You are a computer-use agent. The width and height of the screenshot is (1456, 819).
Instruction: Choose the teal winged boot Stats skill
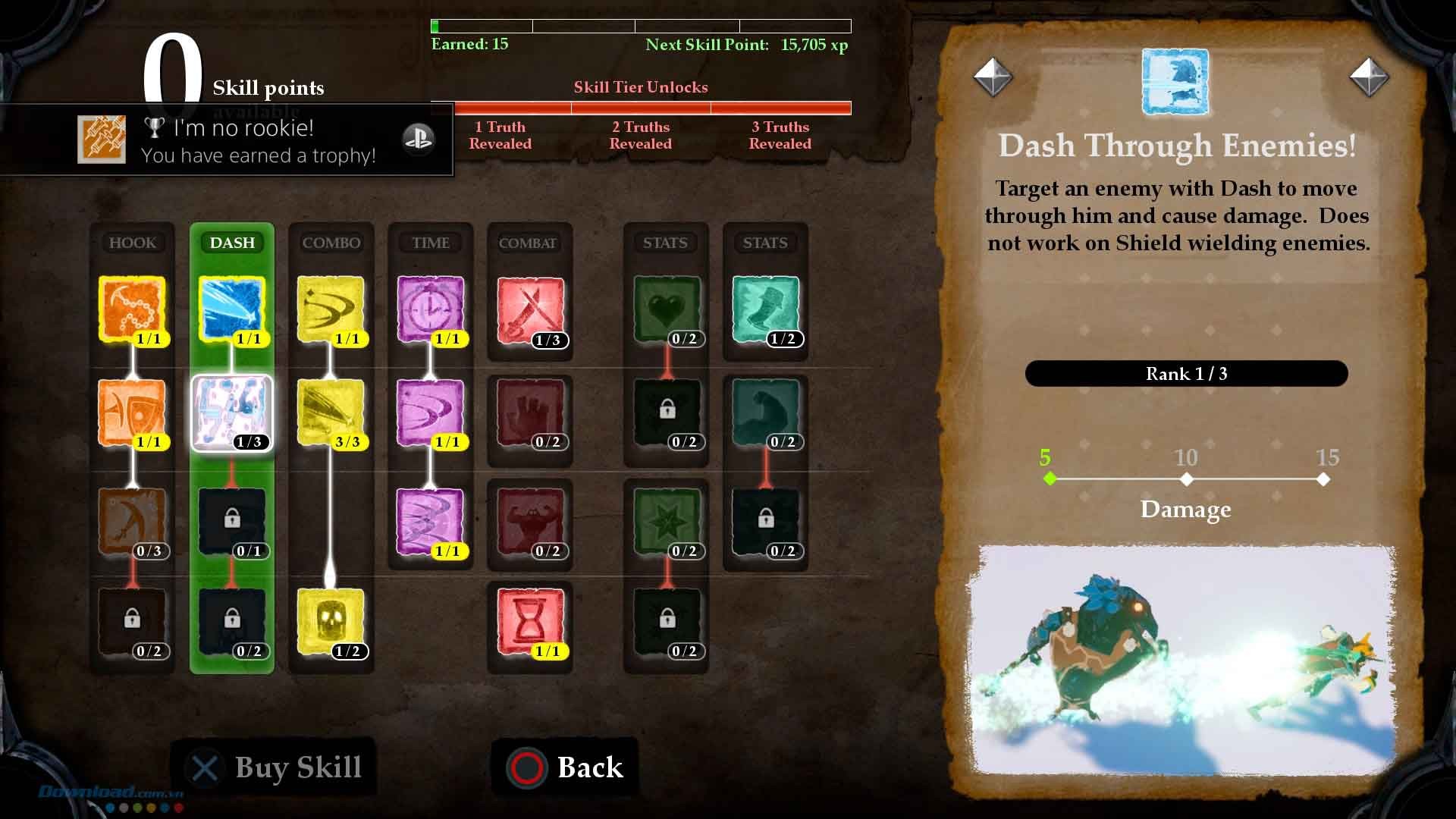[x=765, y=309]
